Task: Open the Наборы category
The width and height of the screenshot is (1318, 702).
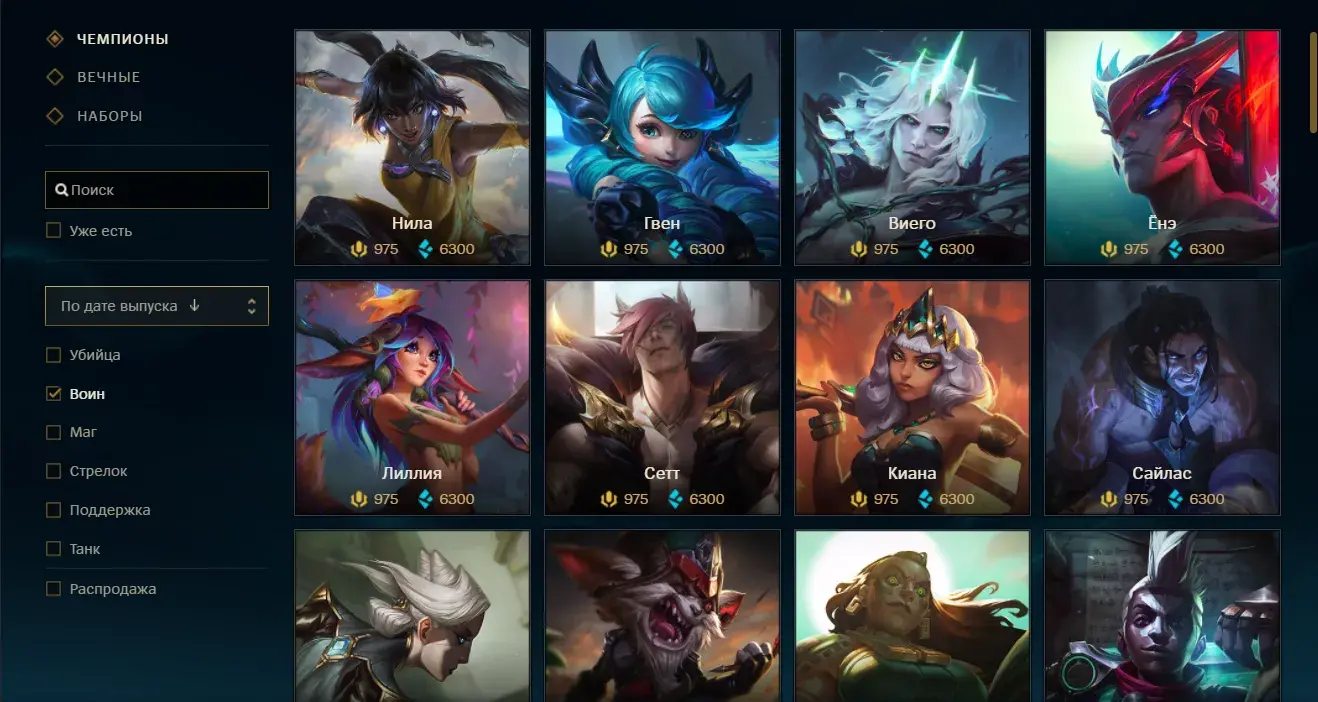Action: coord(109,116)
